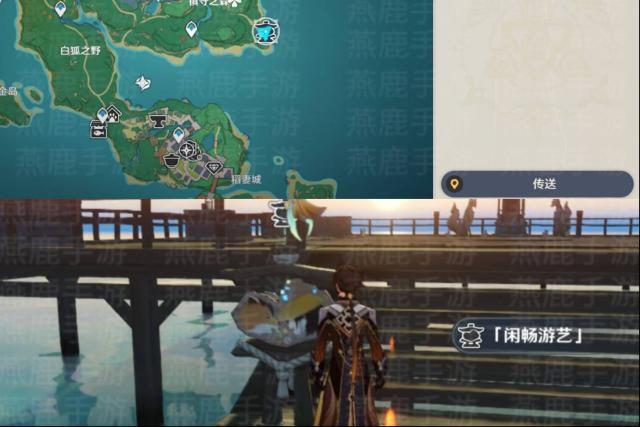
Task: Select the cooking pot restaurant map marker
Action: (x=171, y=160)
